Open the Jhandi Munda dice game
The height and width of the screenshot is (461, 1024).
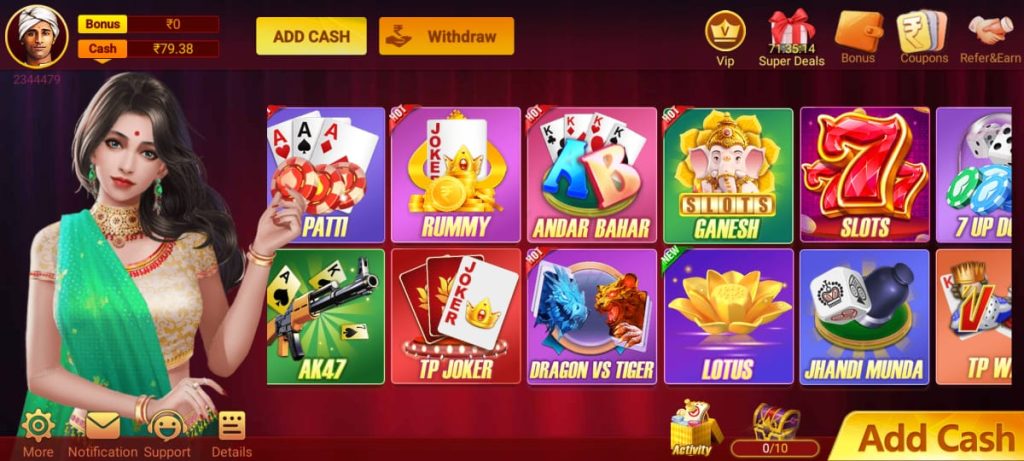coord(864,316)
